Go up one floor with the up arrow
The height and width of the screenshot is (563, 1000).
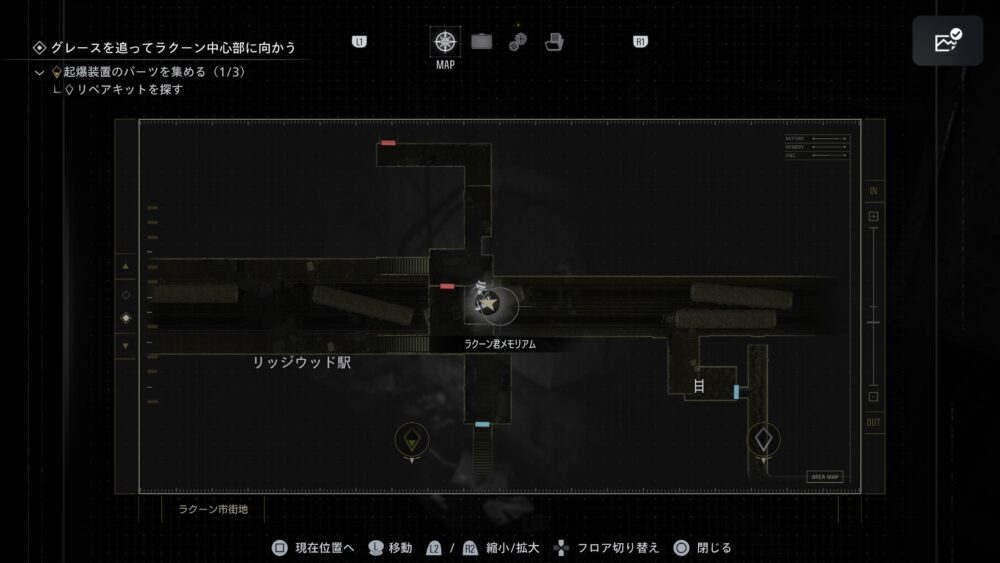coord(126,267)
